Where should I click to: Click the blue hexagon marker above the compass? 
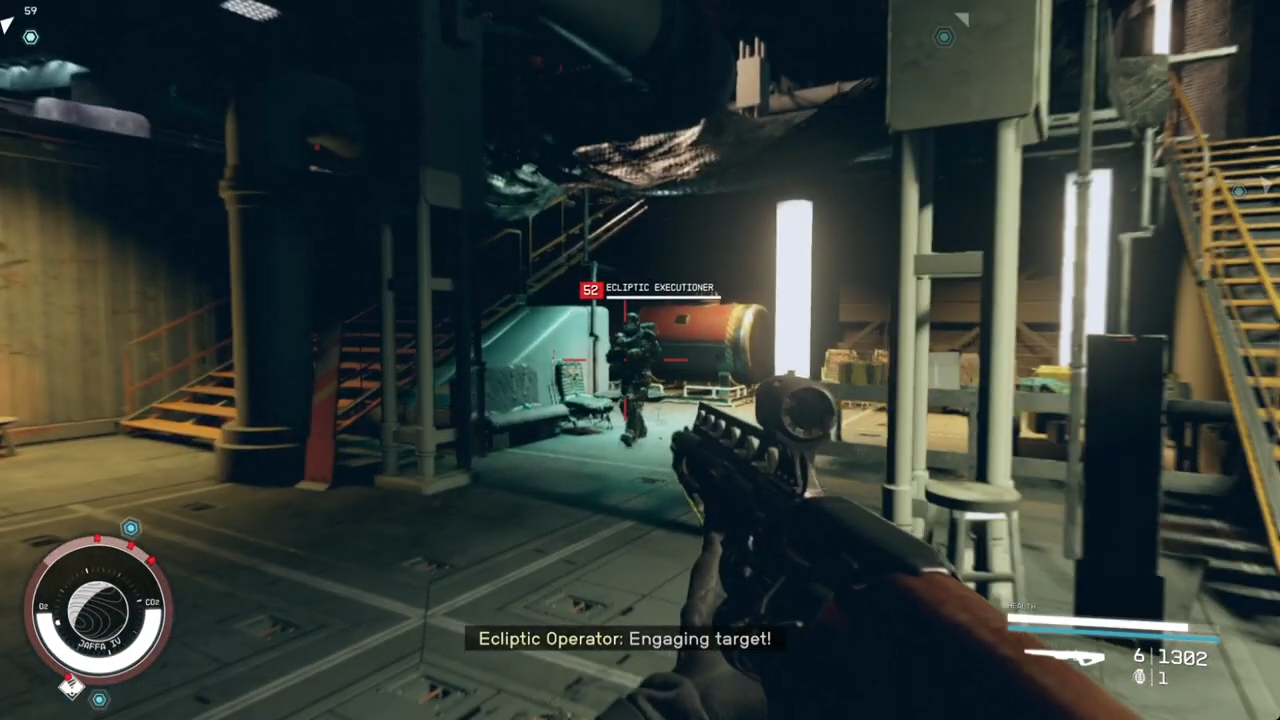(130, 527)
